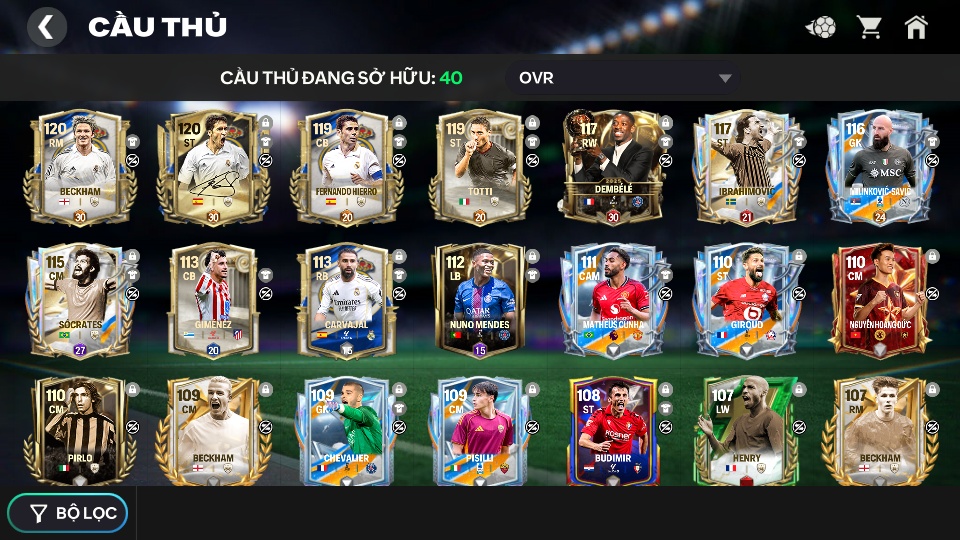Choose the Giménez 113 CB card
The width and height of the screenshot is (960, 540).
[x=209, y=300]
